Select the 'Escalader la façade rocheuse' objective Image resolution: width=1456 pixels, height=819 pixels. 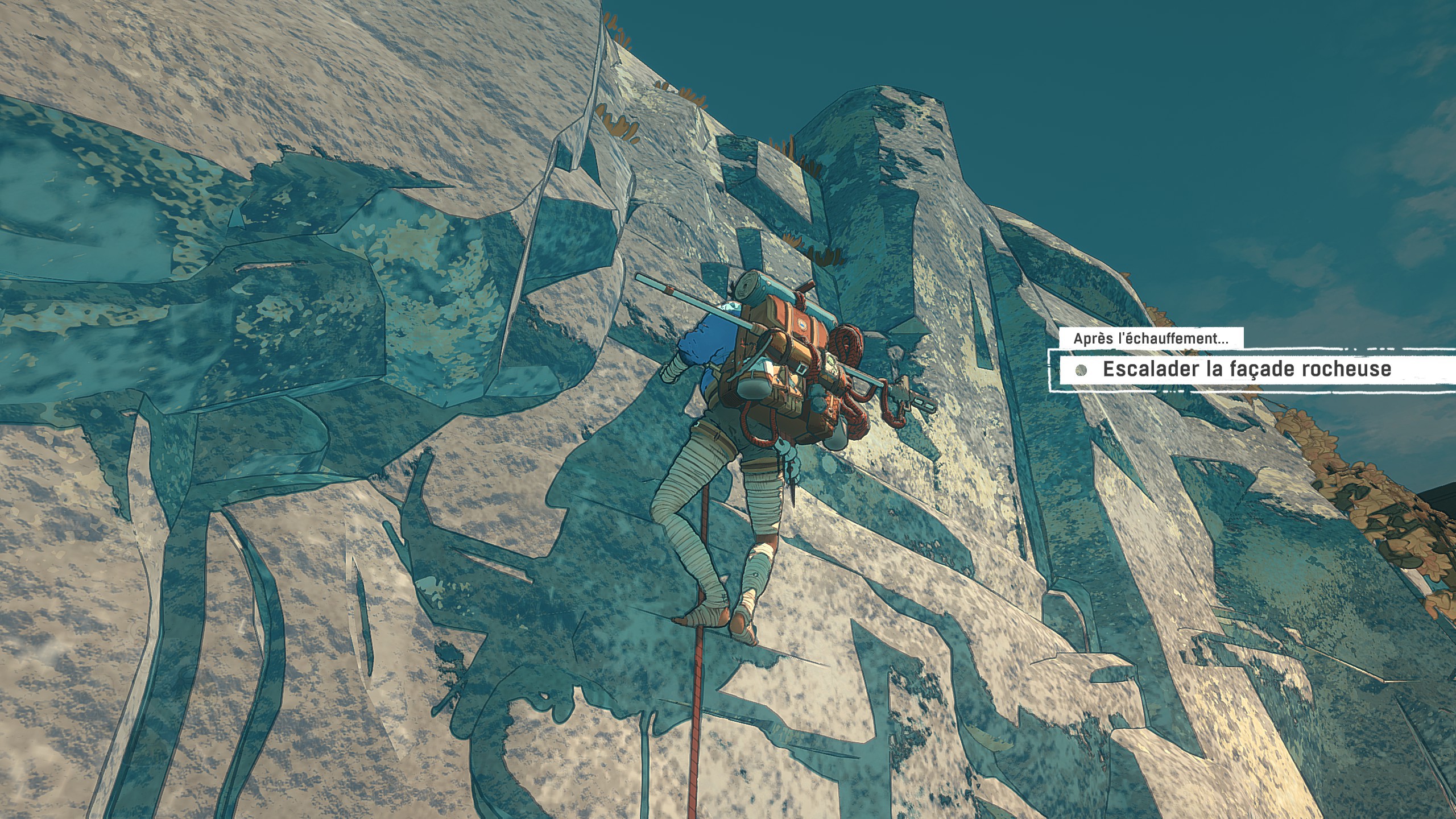[x=1246, y=370]
